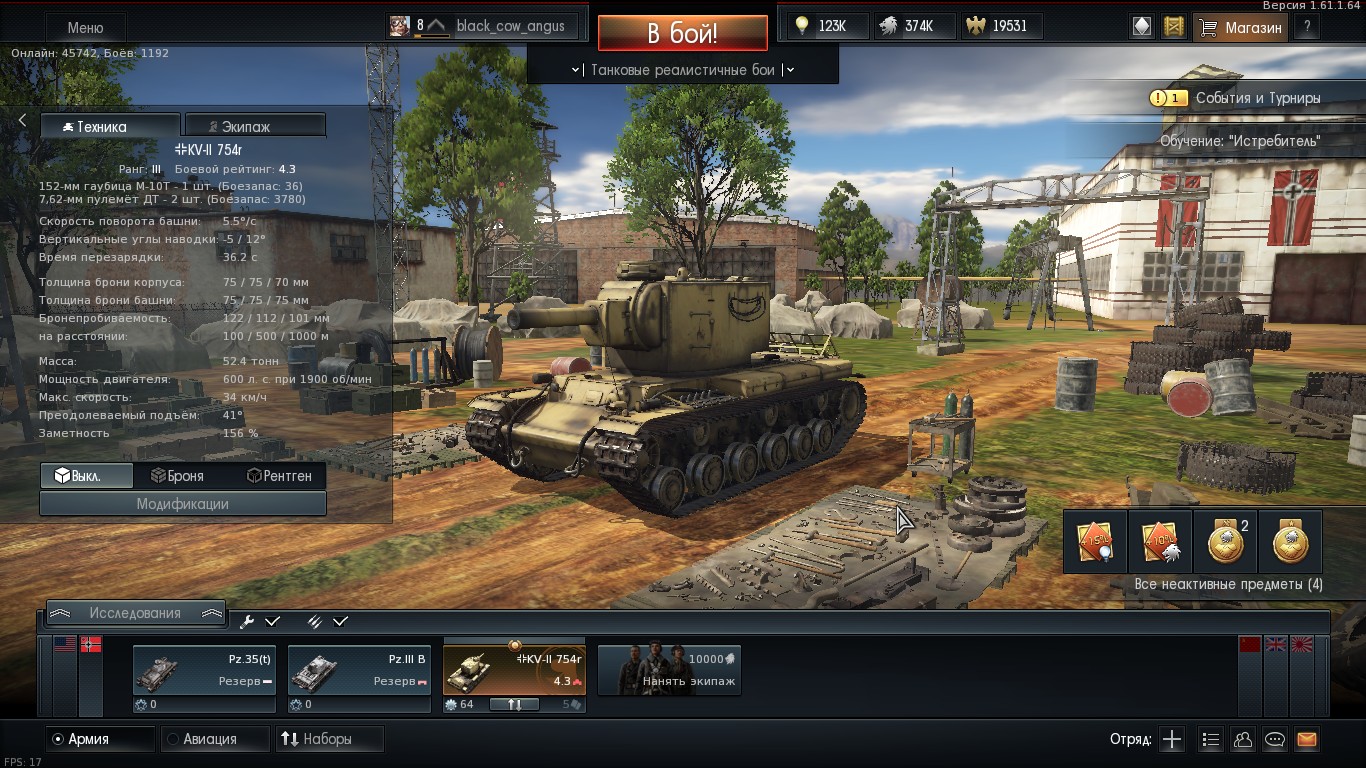
Task: Start the Обучение: "Истребитель" tutorial
Action: (1240, 141)
